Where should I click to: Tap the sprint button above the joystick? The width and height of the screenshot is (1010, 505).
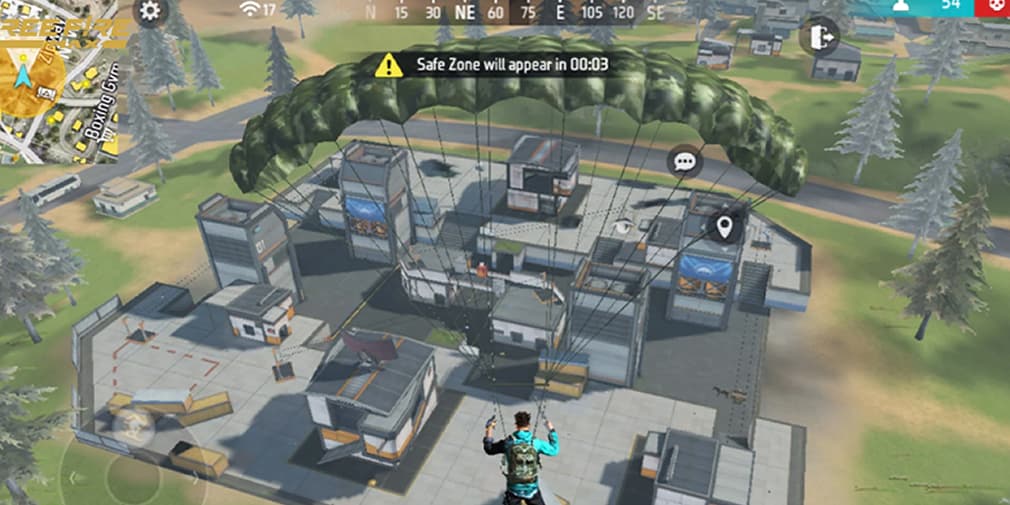[131, 425]
